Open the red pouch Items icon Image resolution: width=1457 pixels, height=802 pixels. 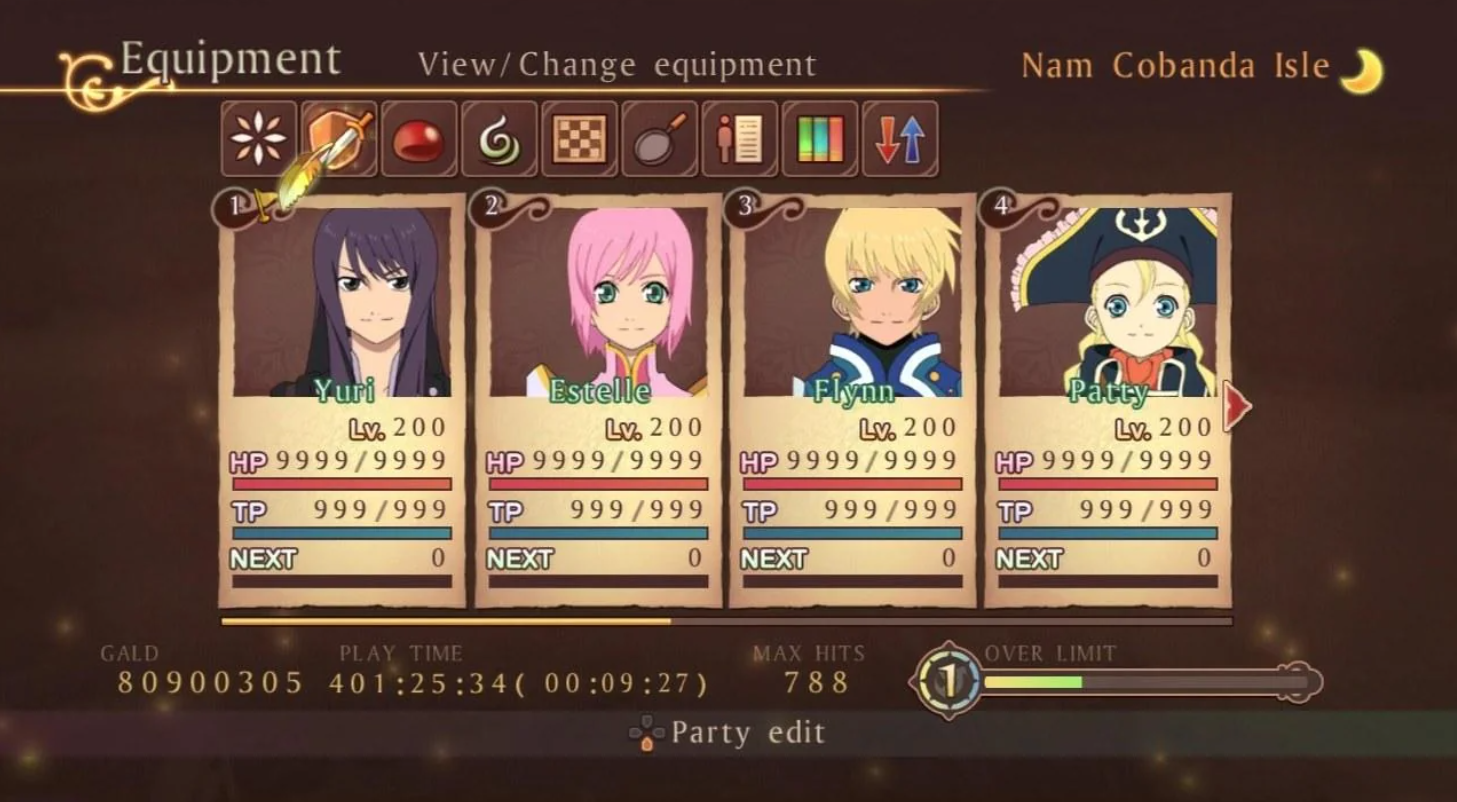[x=419, y=139]
